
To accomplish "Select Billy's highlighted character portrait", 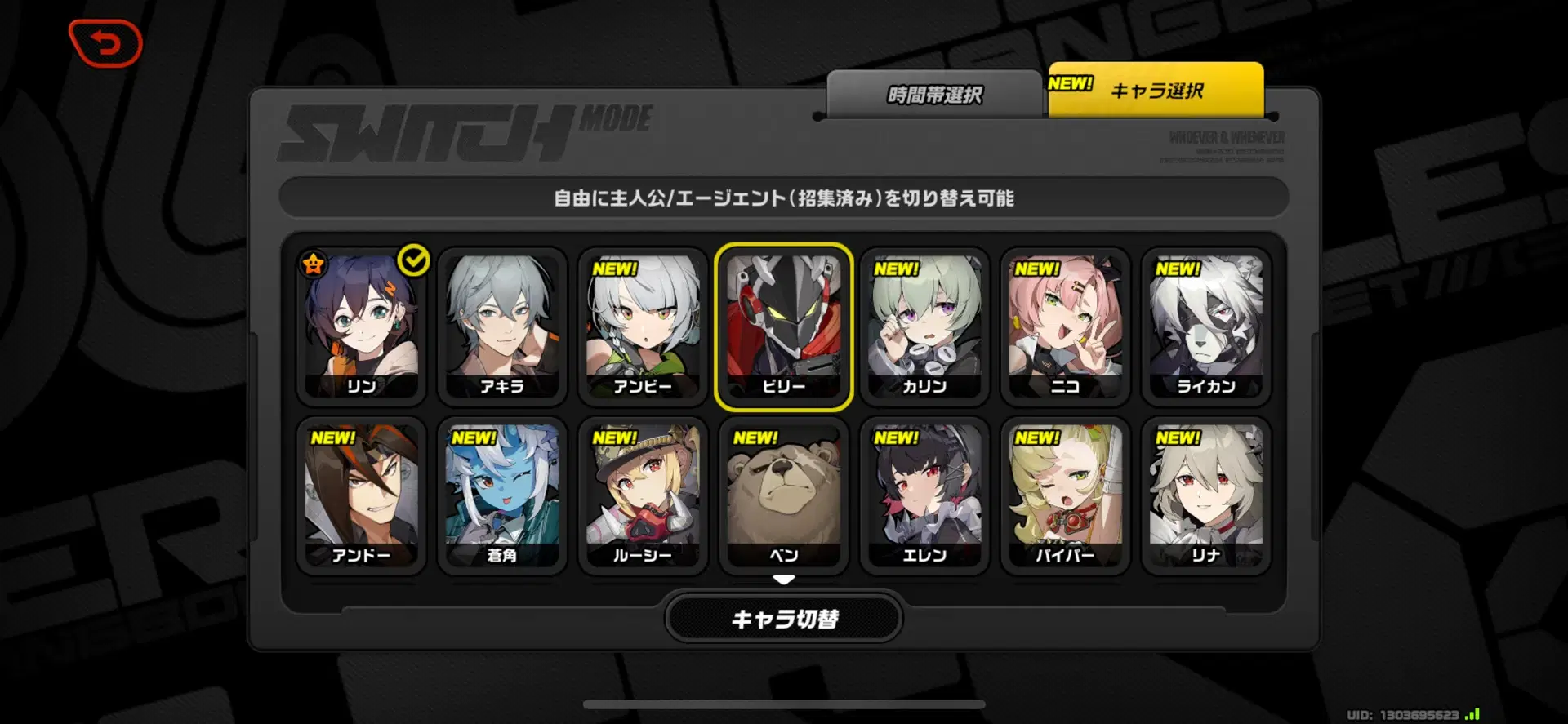I will click(783, 326).
